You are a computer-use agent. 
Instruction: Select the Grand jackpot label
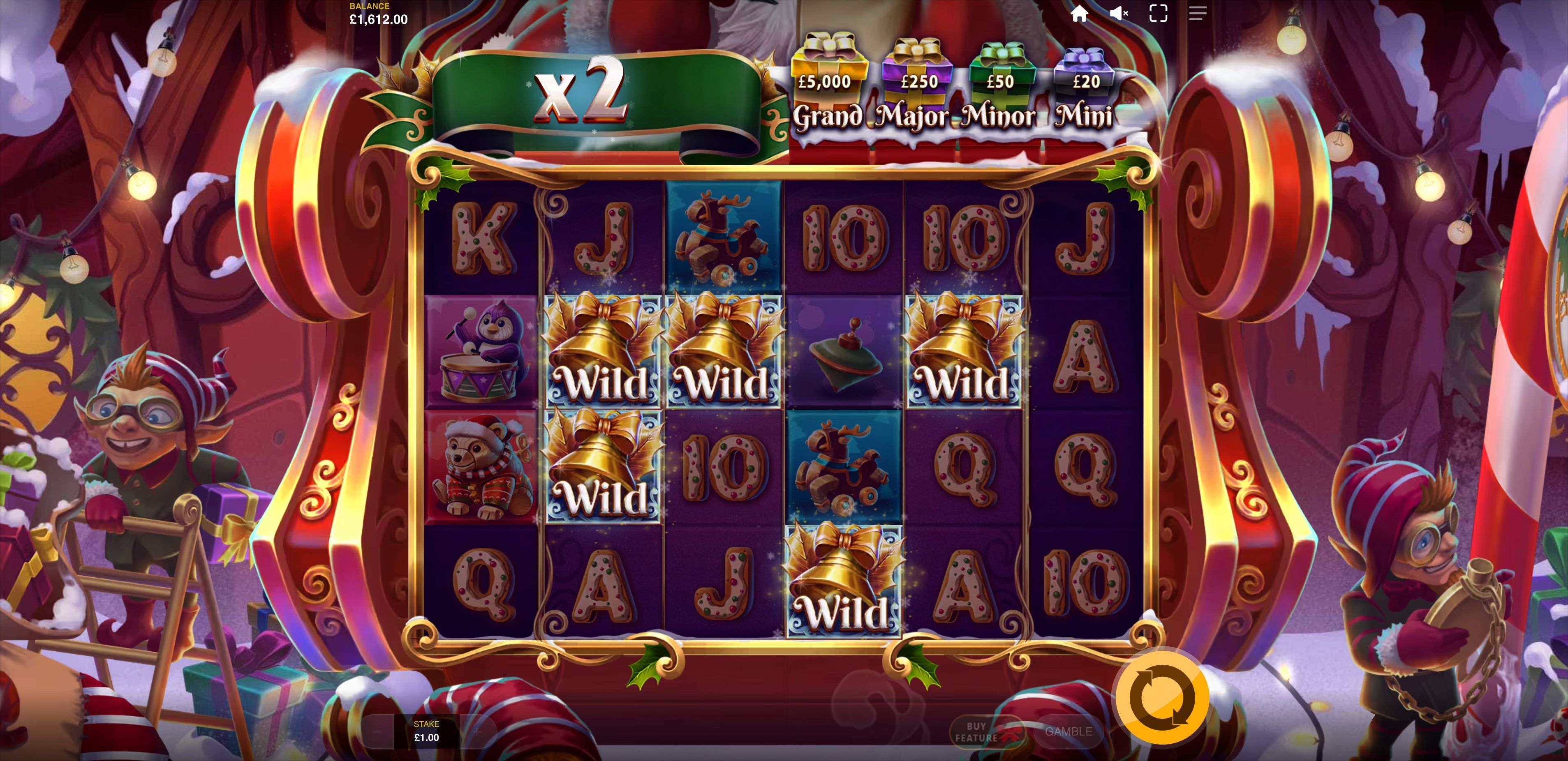click(828, 118)
